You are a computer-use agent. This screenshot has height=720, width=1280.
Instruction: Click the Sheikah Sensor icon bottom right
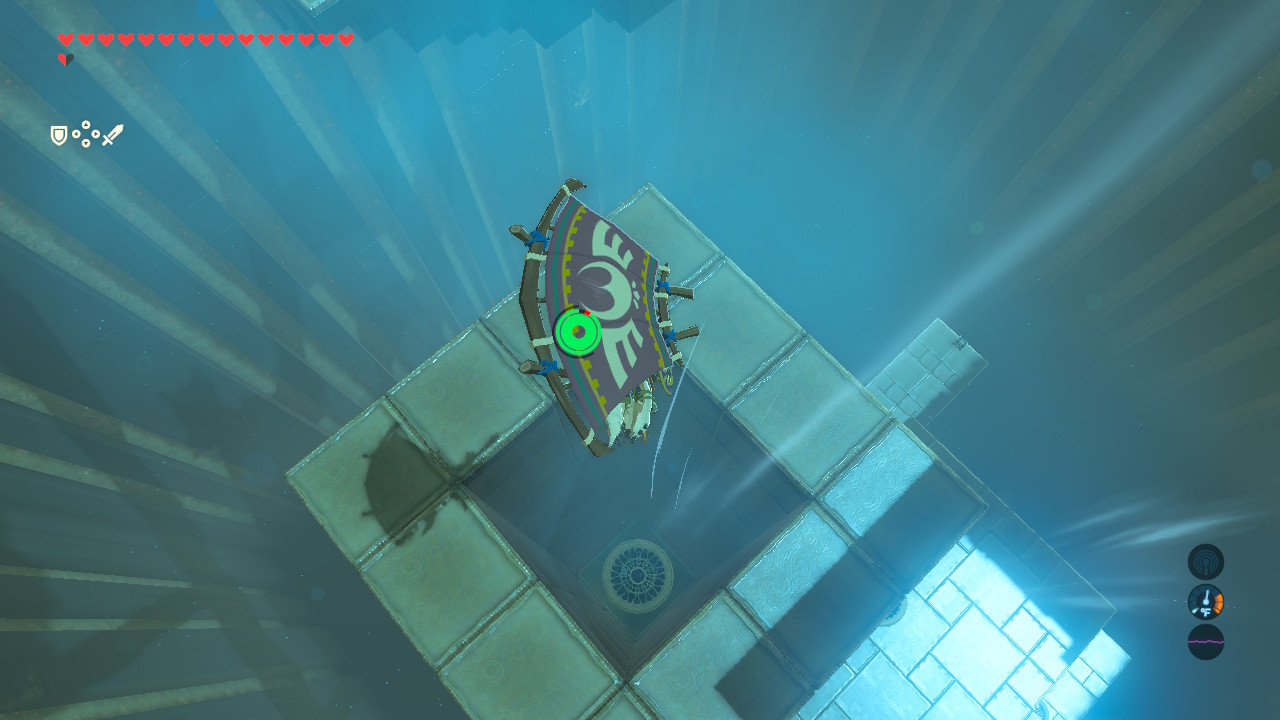[x=1204, y=562]
